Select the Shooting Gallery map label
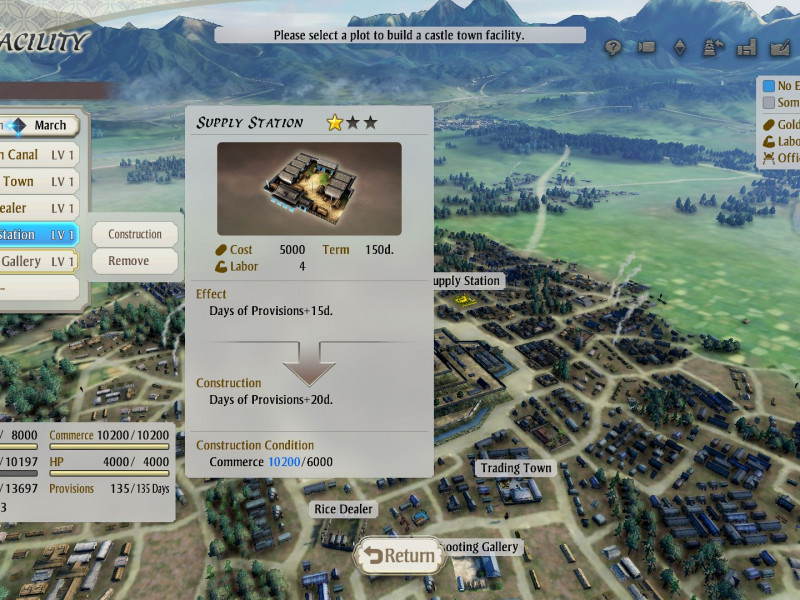 point(481,547)
